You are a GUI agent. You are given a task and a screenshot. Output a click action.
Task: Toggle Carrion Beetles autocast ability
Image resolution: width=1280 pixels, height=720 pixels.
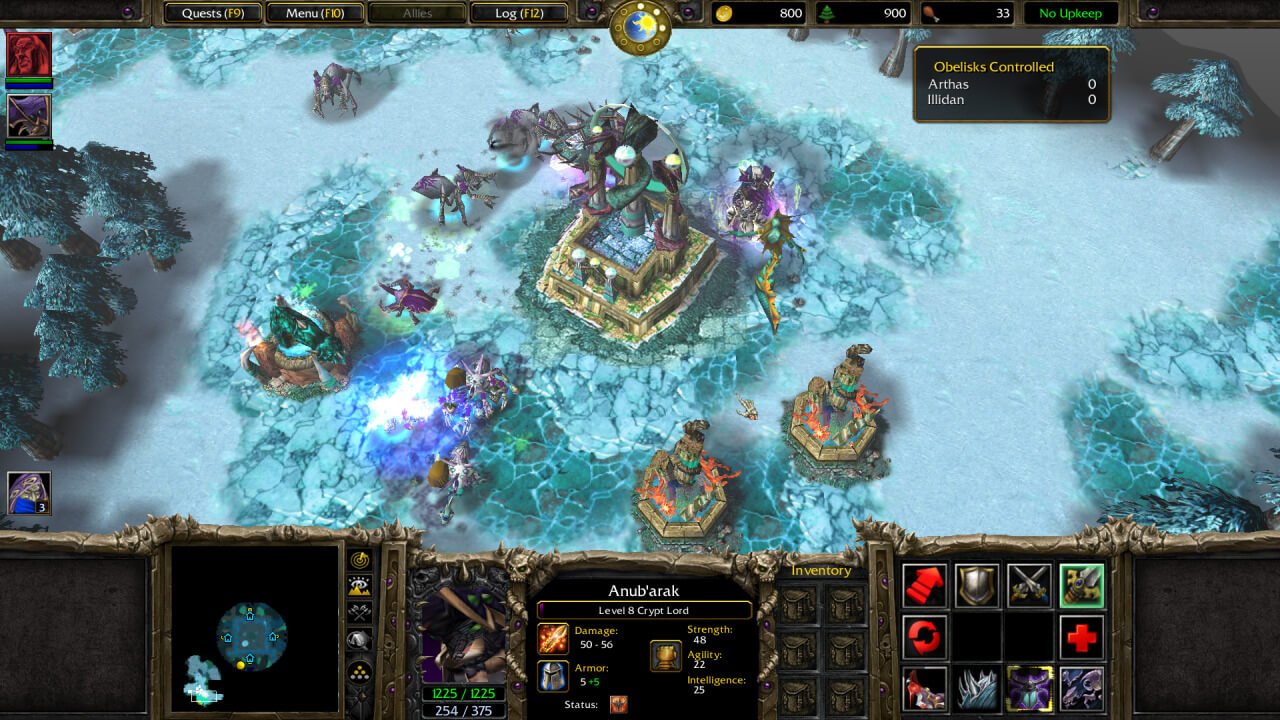click(1029, 689)
